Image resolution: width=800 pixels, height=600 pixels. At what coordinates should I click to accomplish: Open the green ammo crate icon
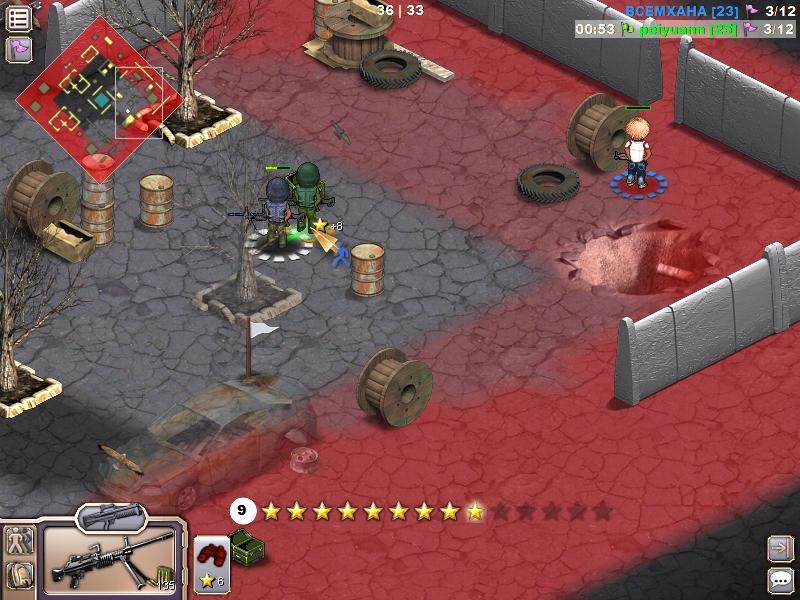click(246, 547)
